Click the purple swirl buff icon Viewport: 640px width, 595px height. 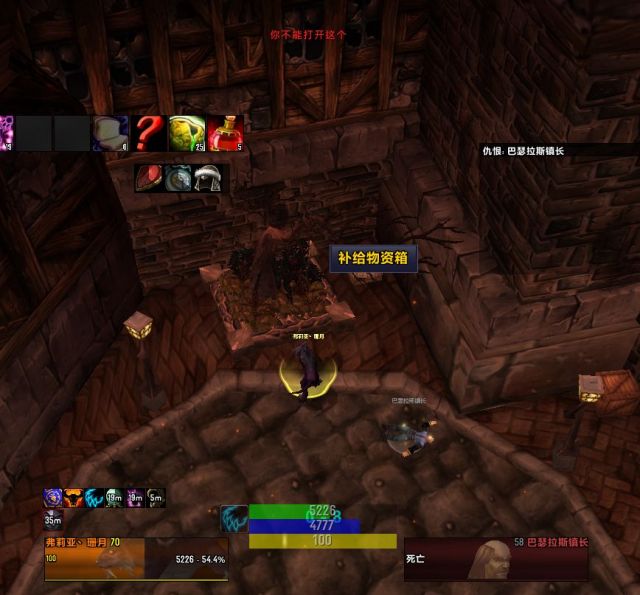click(x=53, y=497)
